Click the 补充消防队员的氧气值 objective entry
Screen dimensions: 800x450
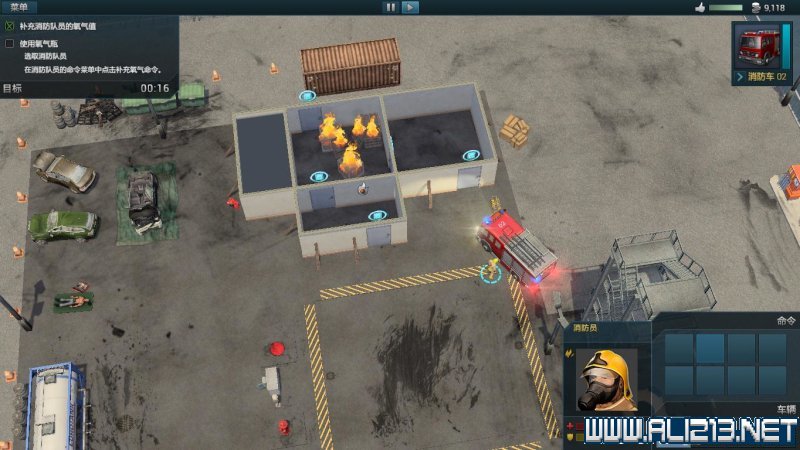70,25
